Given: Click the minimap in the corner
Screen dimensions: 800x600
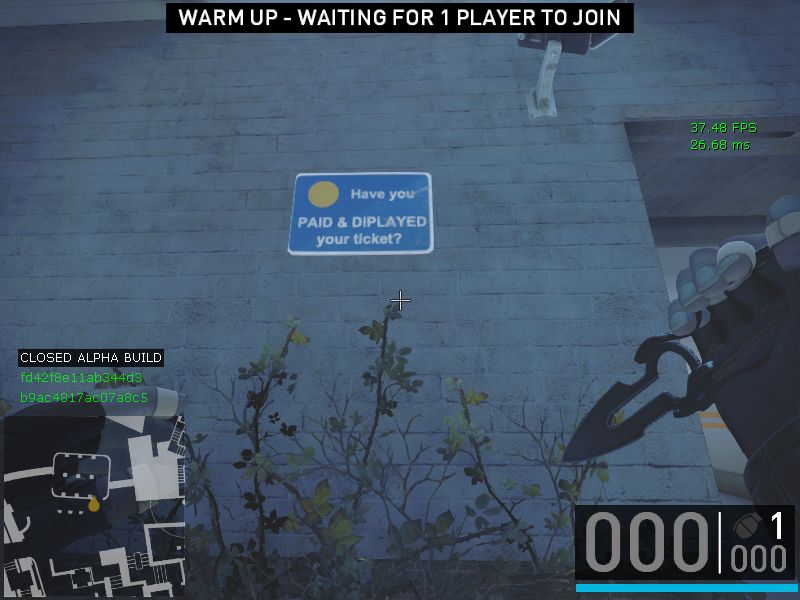Looking at the screenshot, I should [93, 507].
